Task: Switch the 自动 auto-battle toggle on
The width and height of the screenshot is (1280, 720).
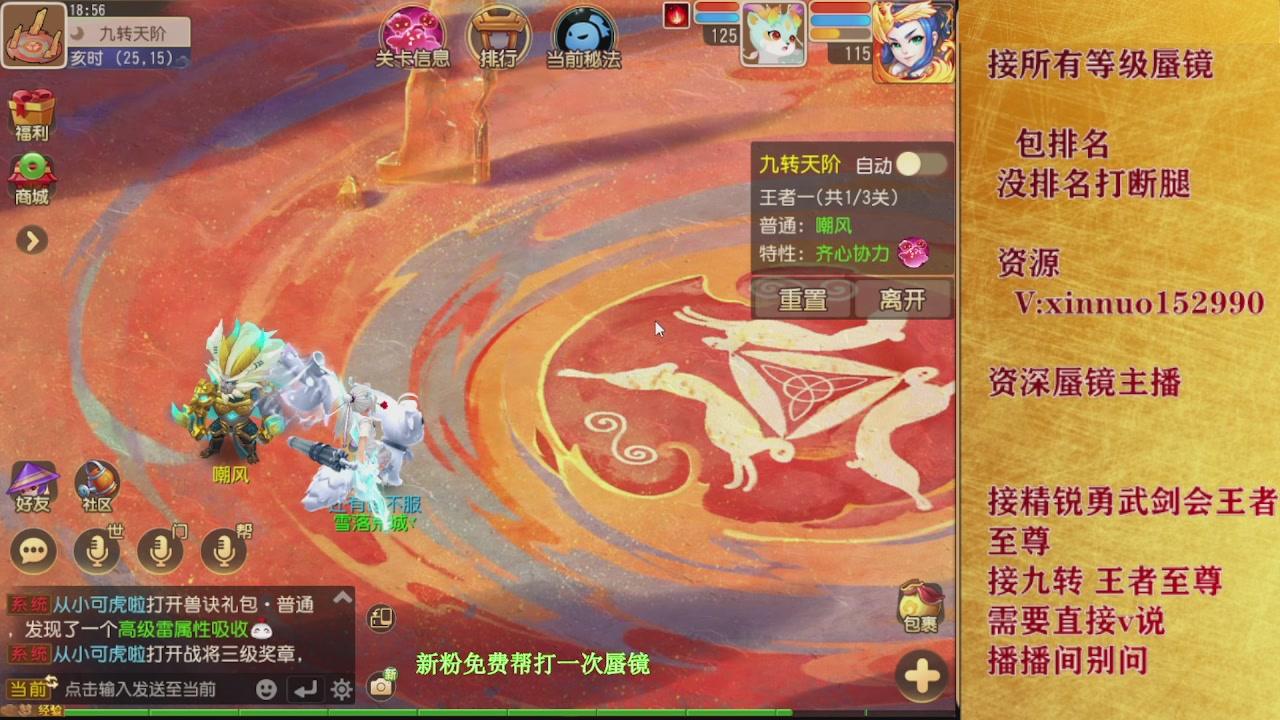Action: 921,164
